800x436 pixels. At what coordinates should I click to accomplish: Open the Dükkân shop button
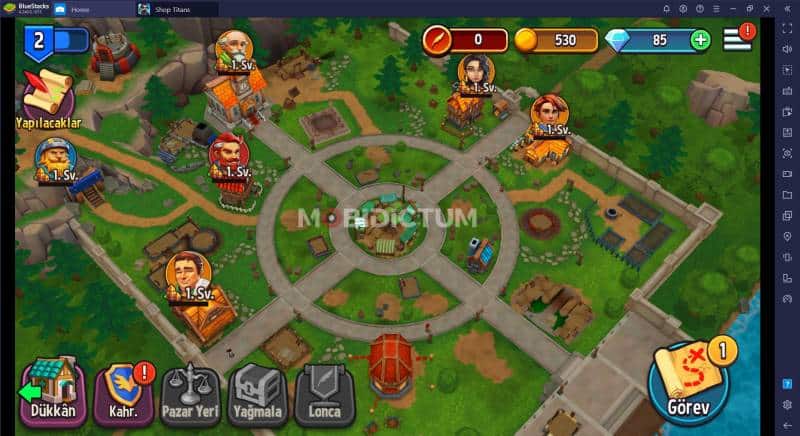(x=55, y=391)
